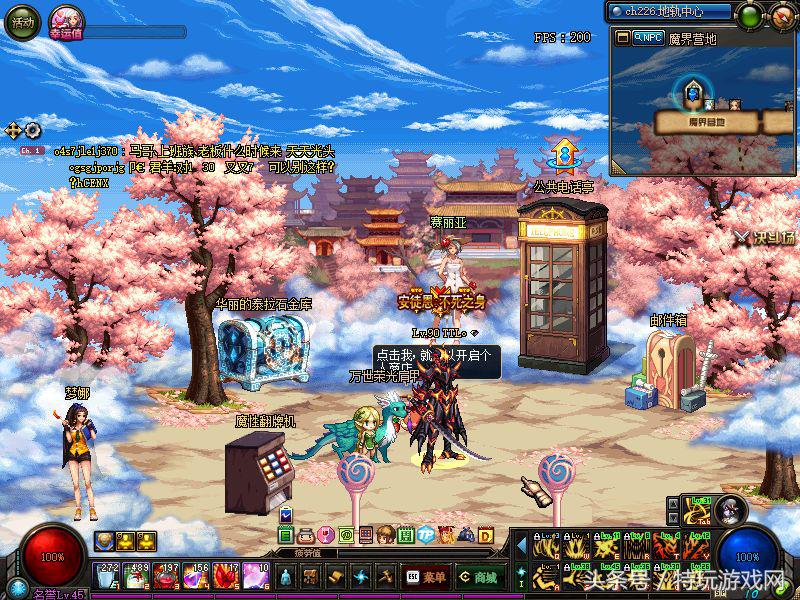Image resolution: width=800 pixels, height=600 pixels.
Task: Activate the T hotkey skill icon
Action: 668,547
